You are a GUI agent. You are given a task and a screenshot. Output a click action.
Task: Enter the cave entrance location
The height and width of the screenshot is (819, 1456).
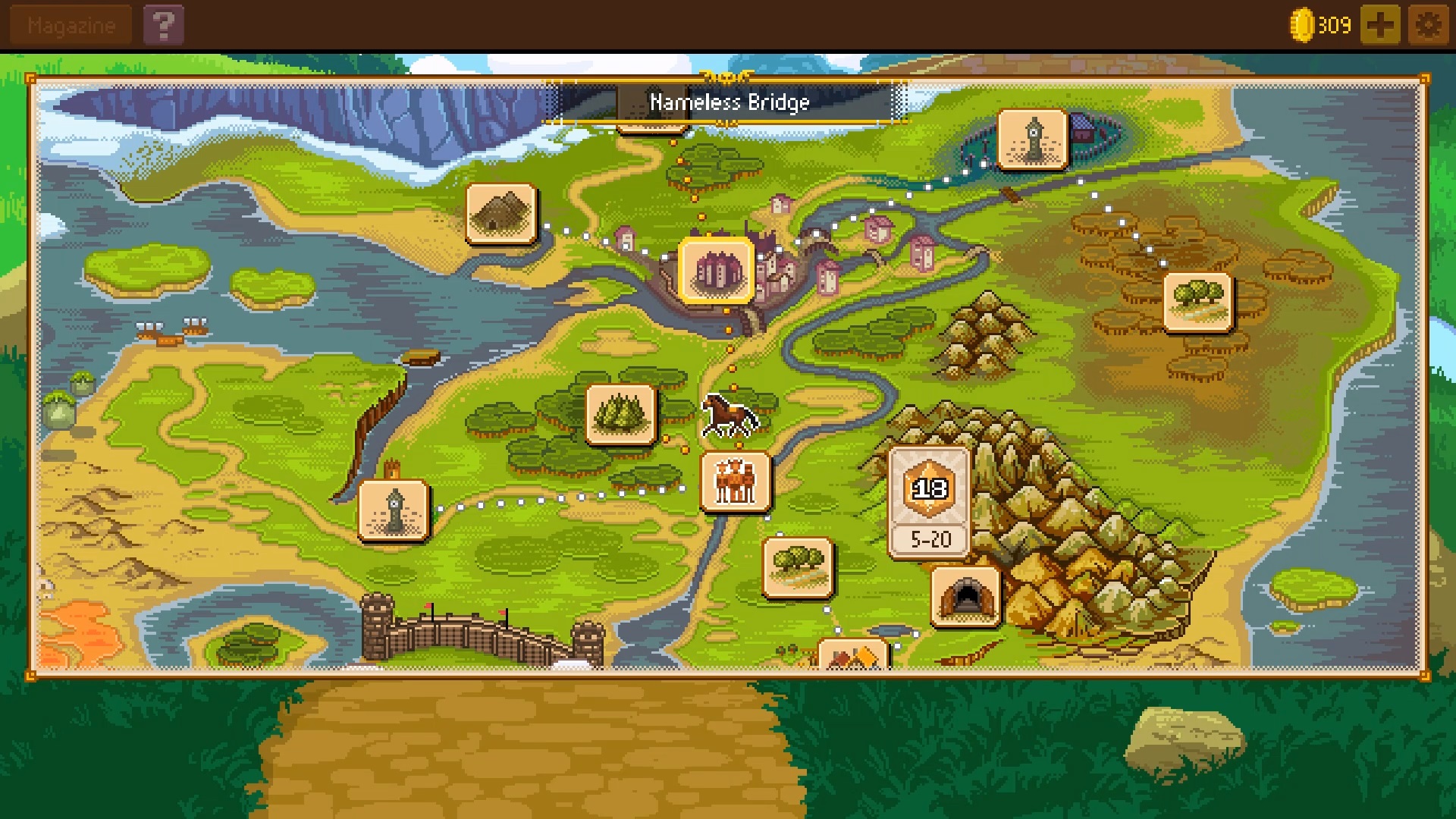[x=965, y=597]
